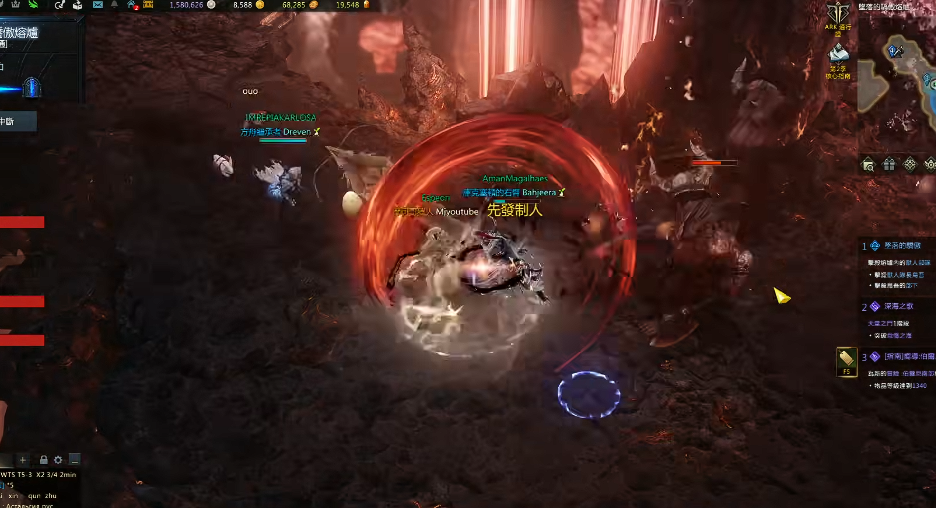
Task: Open the mail envelope icon
Action: [98, 5]
